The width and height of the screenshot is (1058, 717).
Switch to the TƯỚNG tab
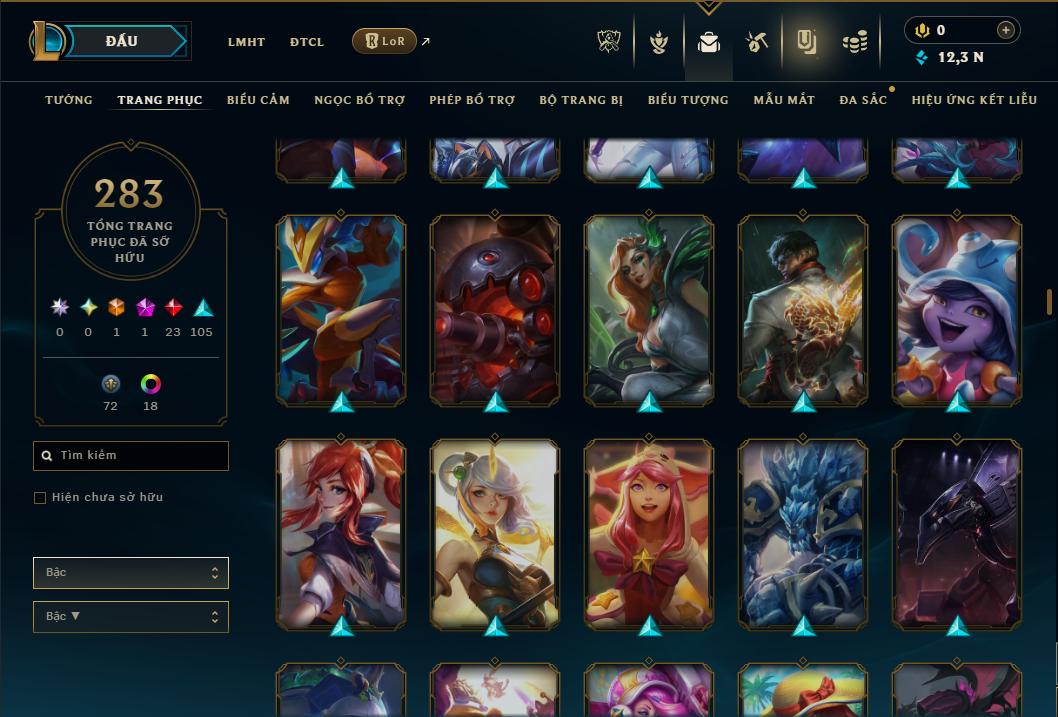(69, 100)
